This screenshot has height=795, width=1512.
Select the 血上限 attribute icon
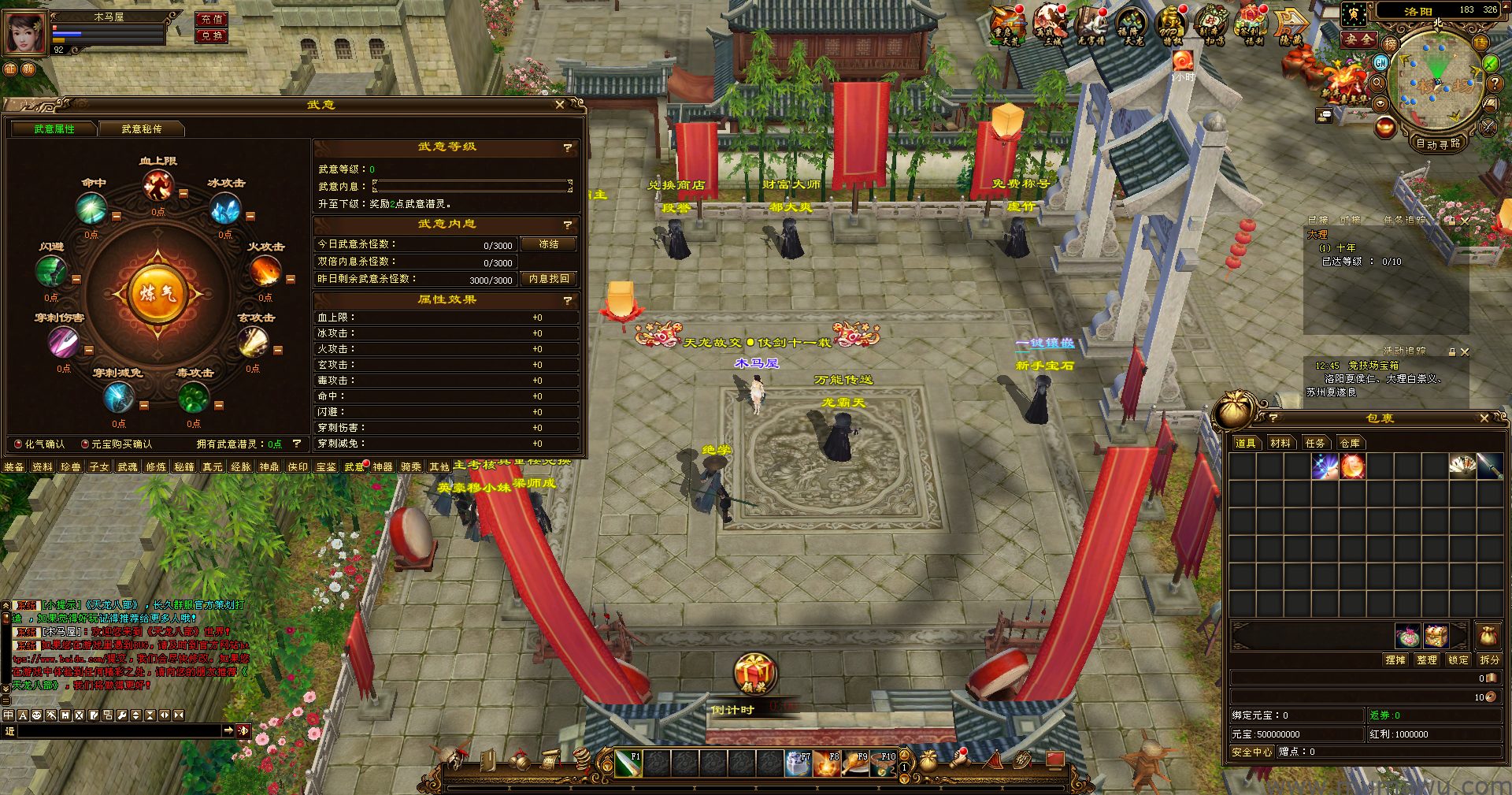click(x=157, y=186)
